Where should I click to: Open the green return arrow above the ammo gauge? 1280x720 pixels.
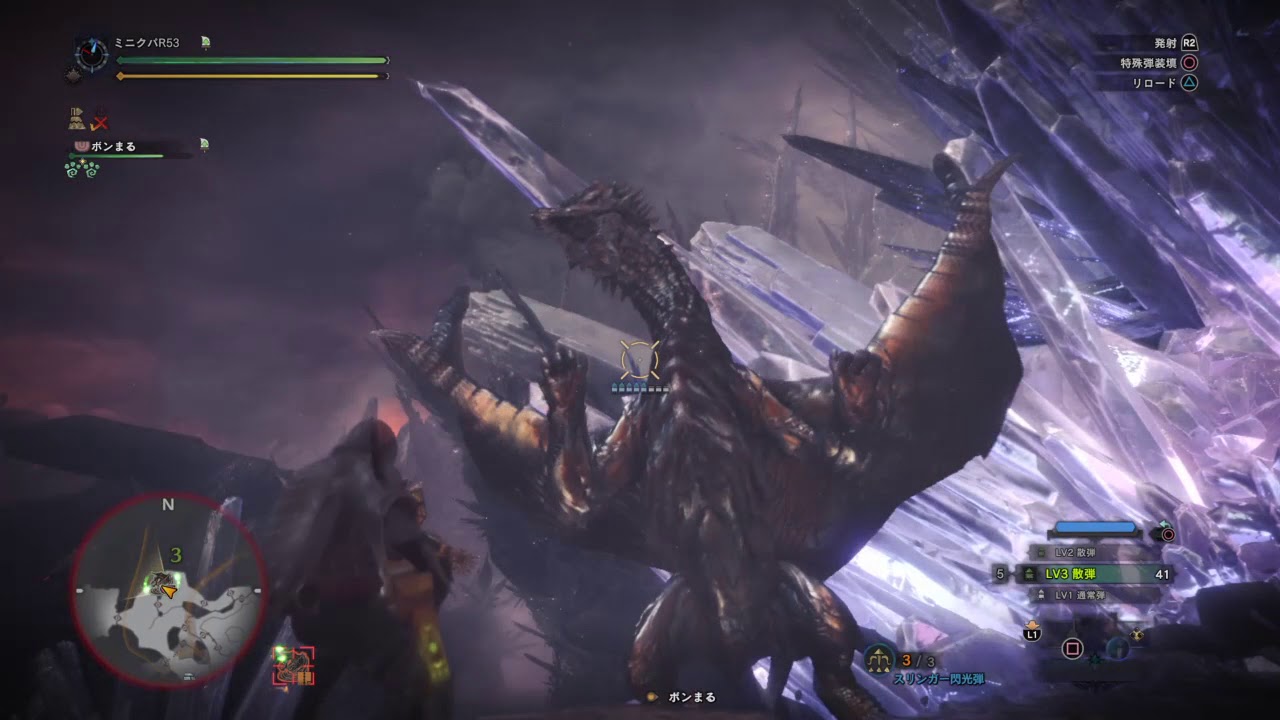point(1164,524)
